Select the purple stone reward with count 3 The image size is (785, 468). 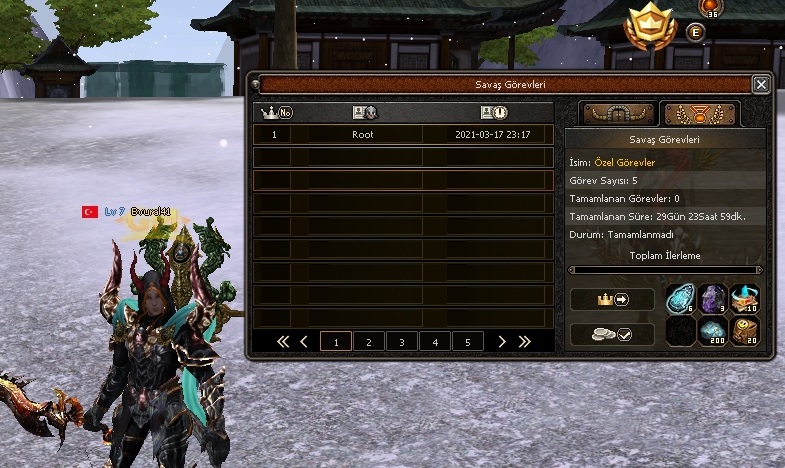point(712,299)
